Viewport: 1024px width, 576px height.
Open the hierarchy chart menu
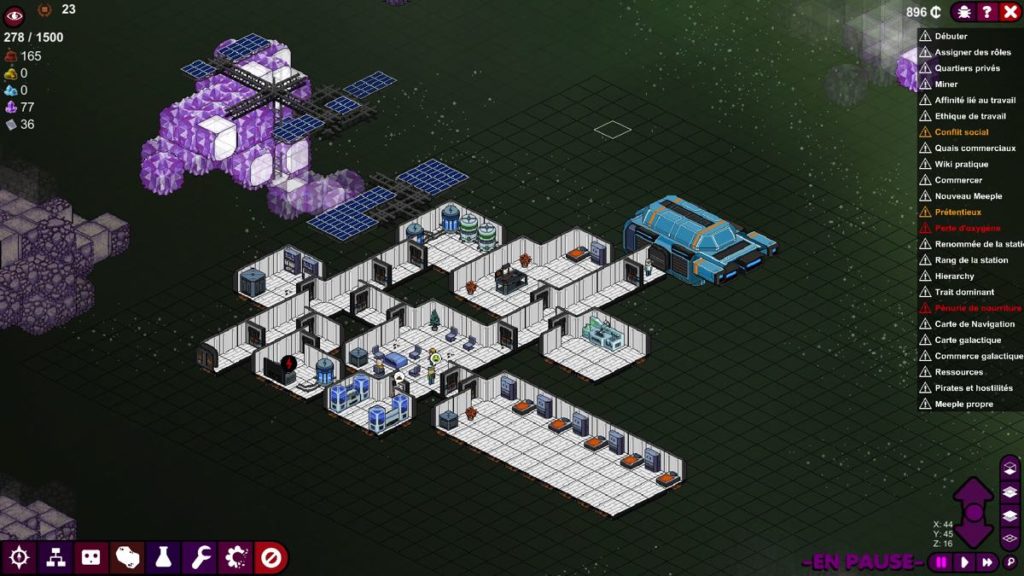pyautogui.click(x=54, y=557)
